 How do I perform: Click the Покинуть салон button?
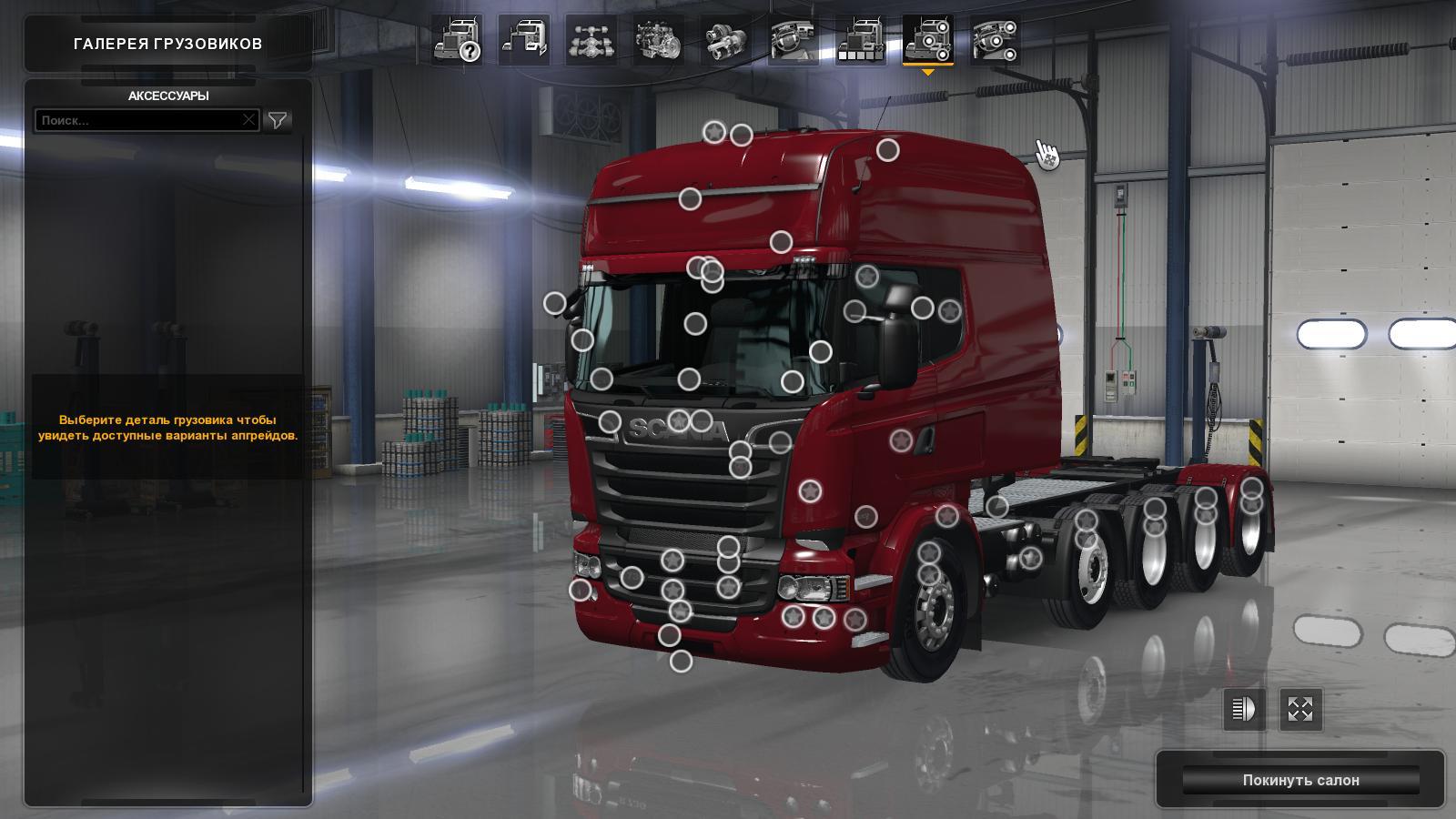pos(1303,780)
